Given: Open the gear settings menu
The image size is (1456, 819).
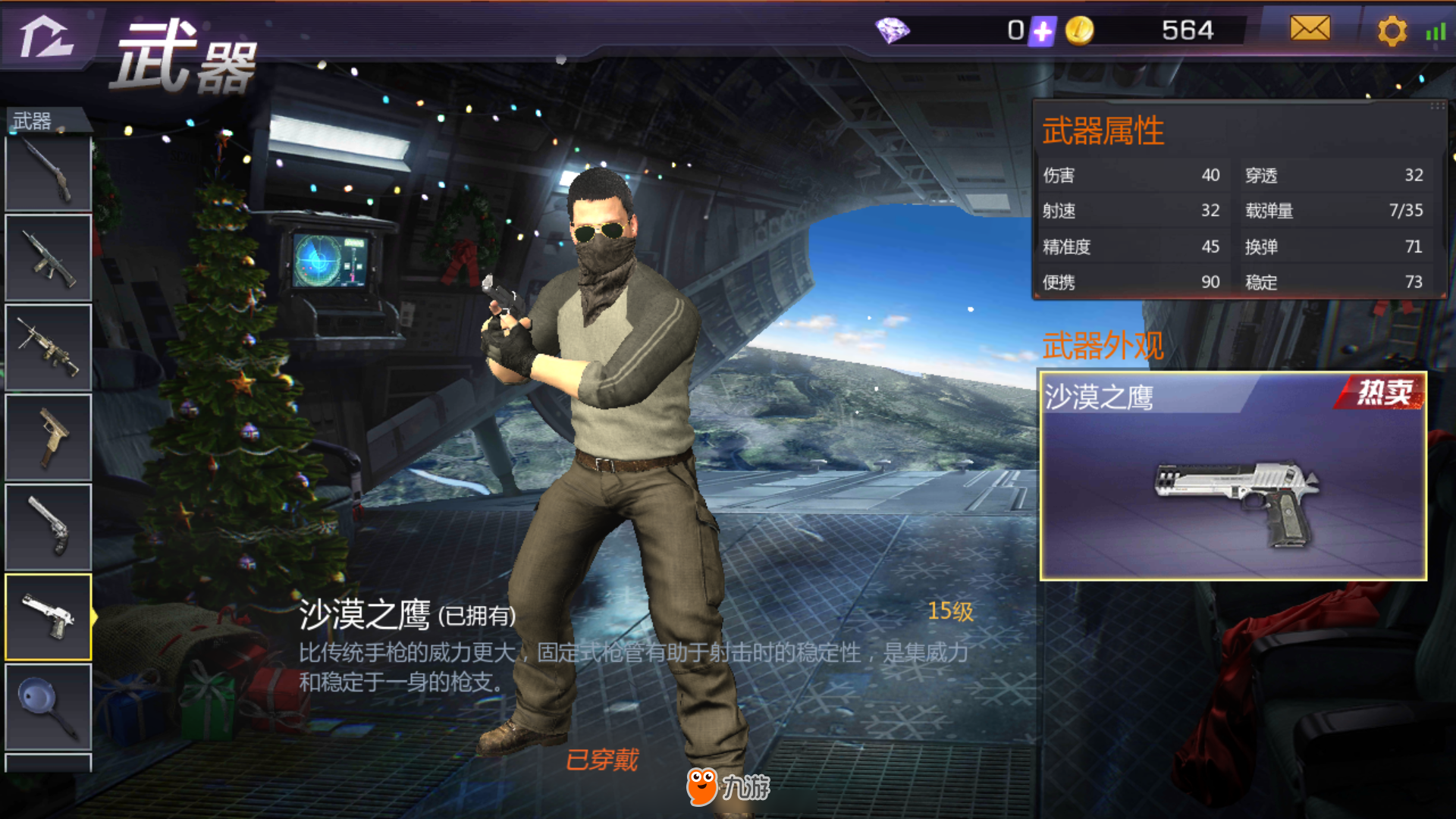Looking at the screenshot, I should click(x=1392, y=31).
